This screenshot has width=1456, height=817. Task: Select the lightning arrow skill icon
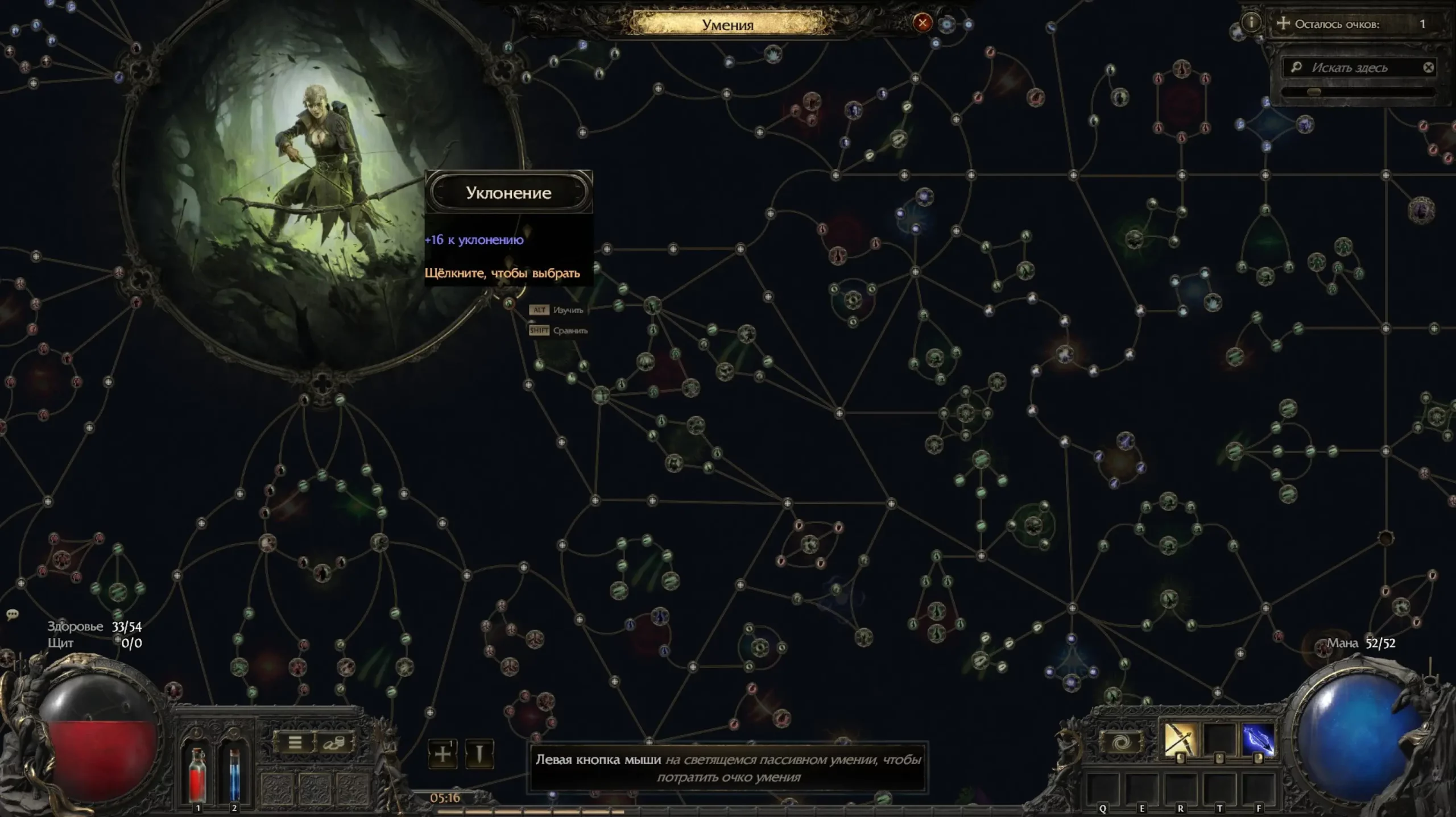1258,740
